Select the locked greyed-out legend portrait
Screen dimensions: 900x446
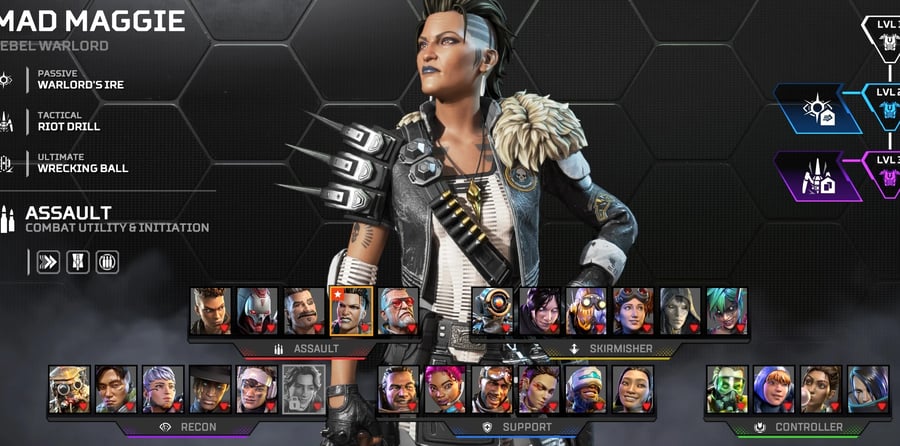[x=303, y=389]
